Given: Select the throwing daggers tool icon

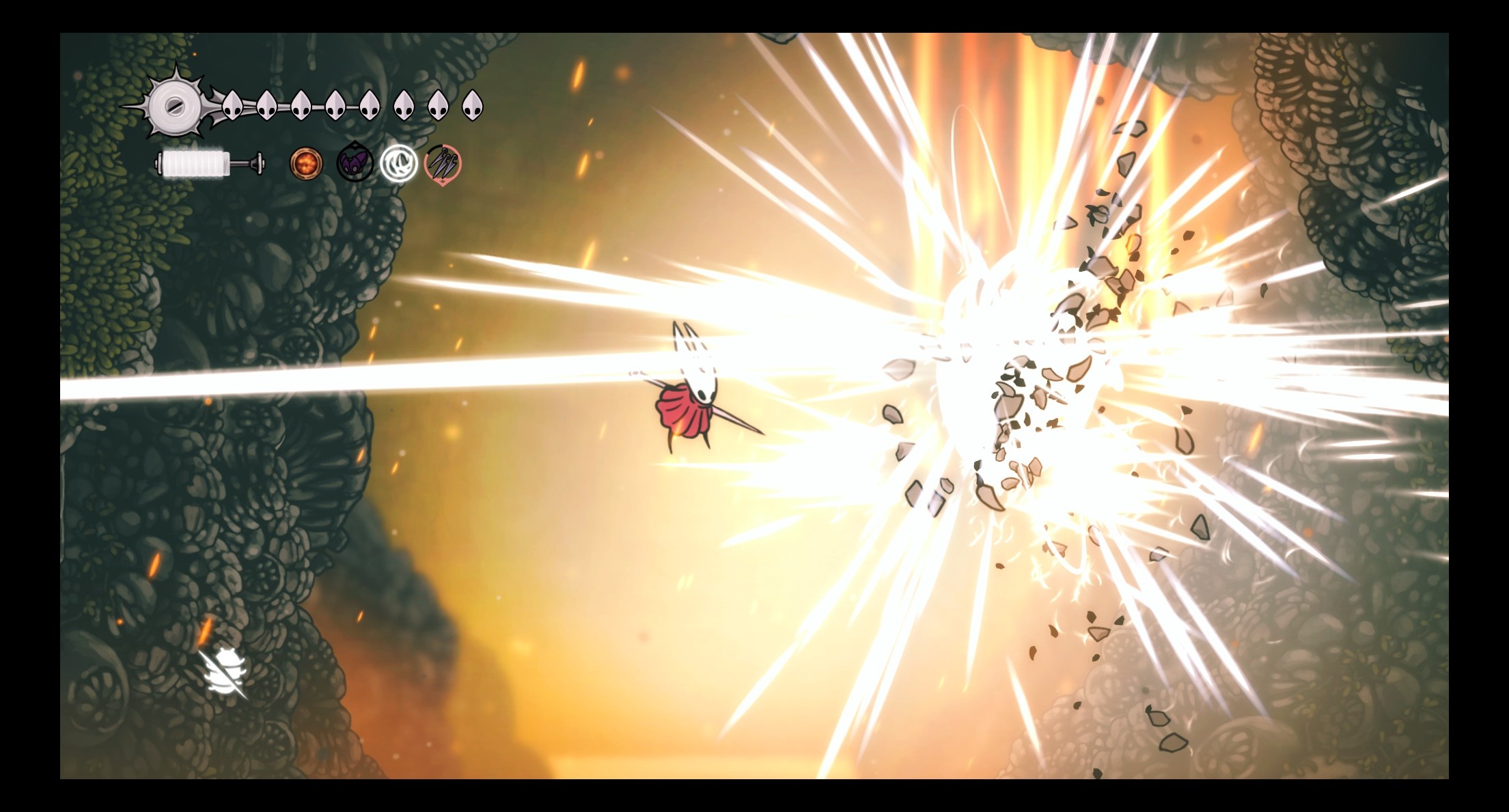Looking at the screenshot, I should [443, 164].
